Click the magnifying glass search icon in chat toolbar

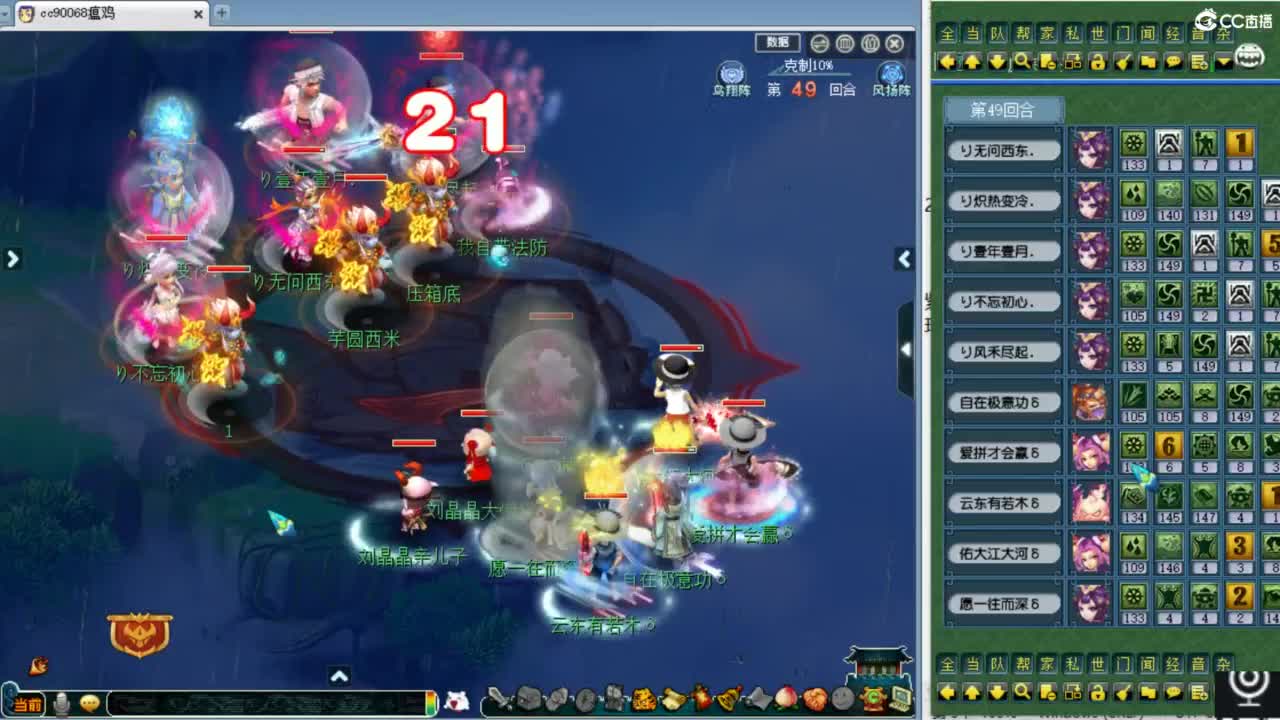click(1020, 63)
